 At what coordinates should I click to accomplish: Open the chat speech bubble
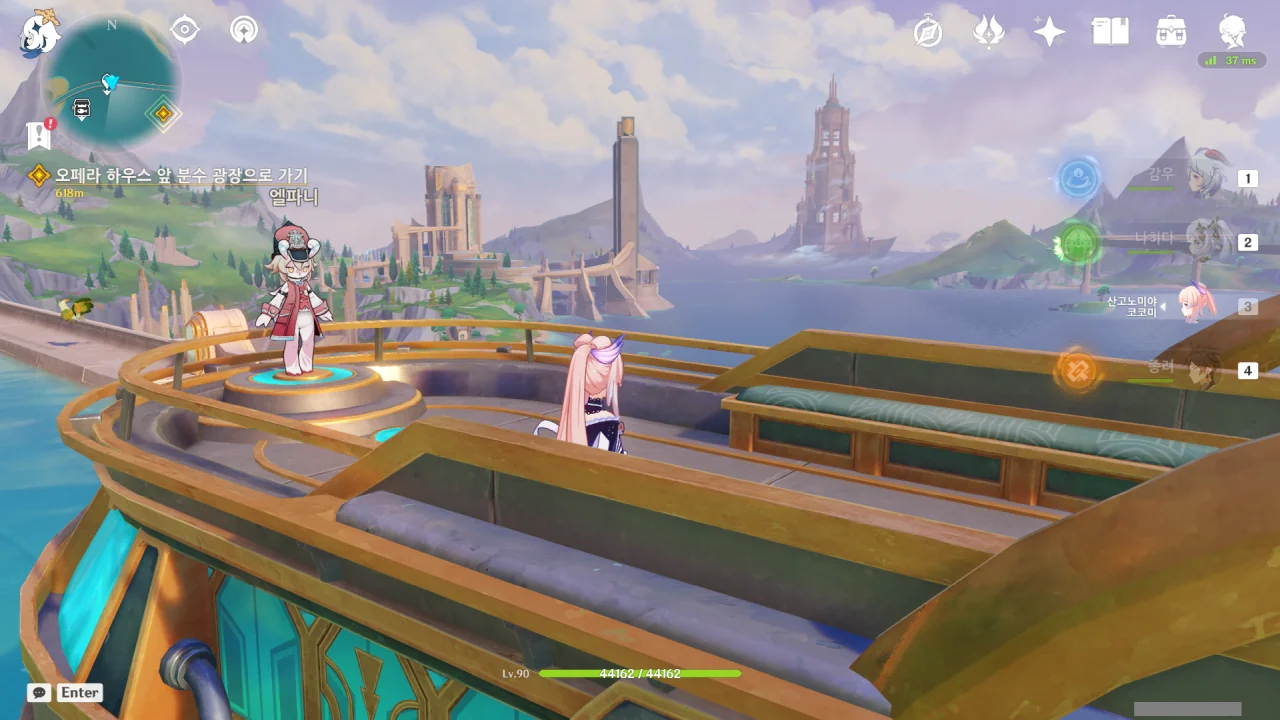(38, 692)
